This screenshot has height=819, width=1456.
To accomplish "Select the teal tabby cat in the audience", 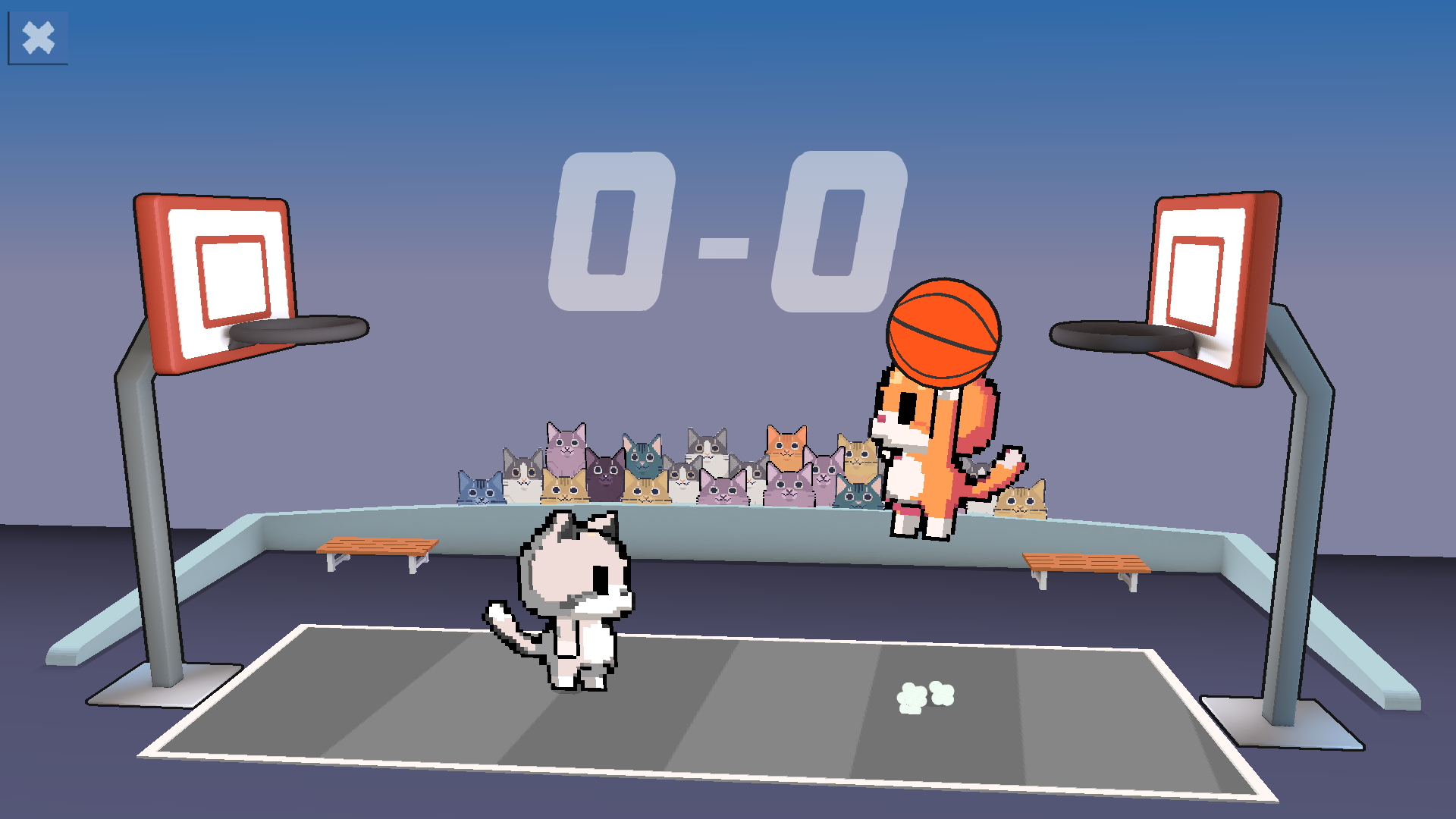I will tap(641, 459).
